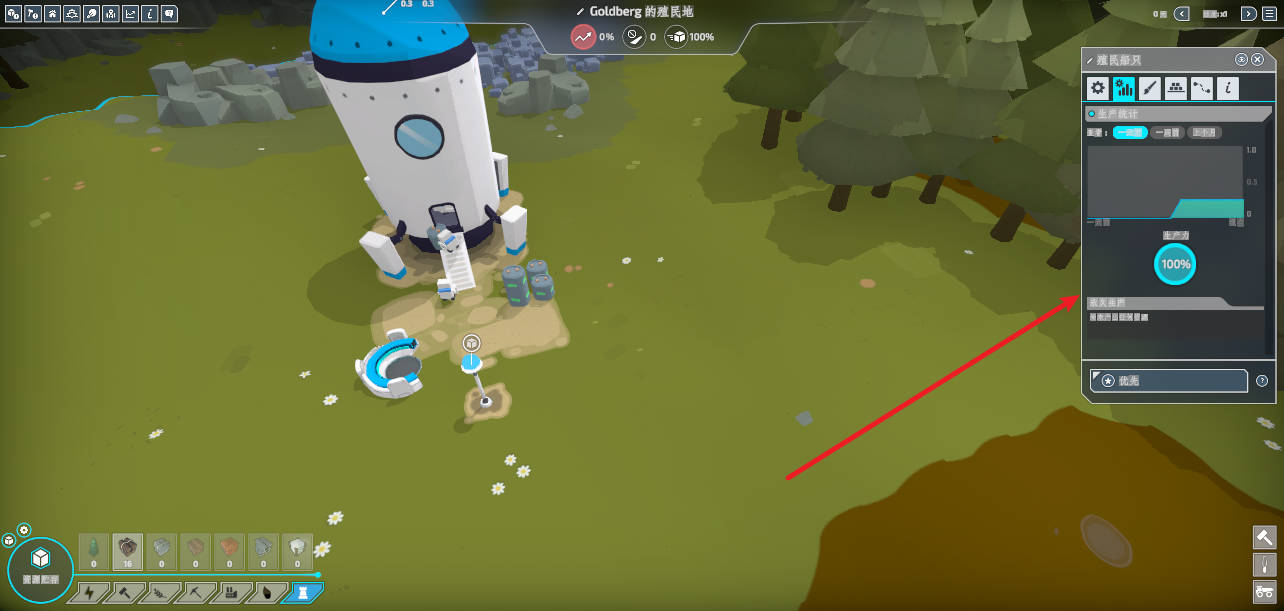This screenshot has height=611, width=1284.
Task: Show the info tab in the colony panel
Action: point(1228,88)
